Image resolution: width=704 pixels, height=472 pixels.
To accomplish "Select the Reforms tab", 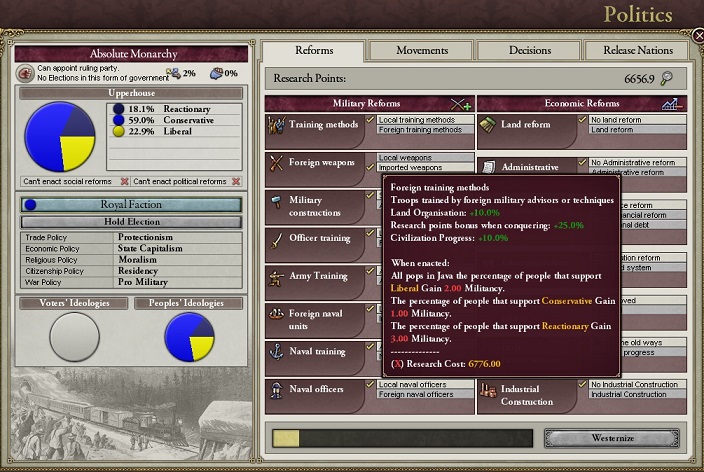I will [x=315, y=50].
